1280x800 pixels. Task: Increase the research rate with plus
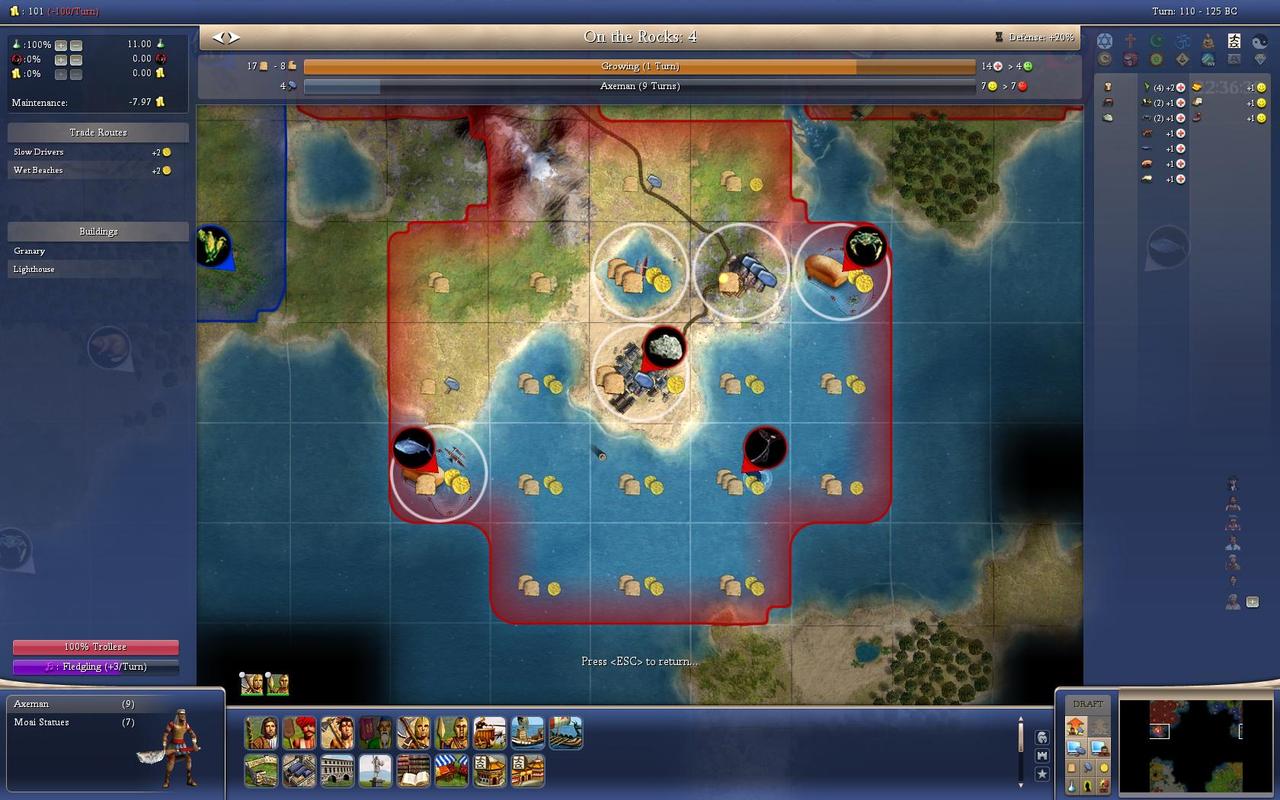[x=61, y=45]
